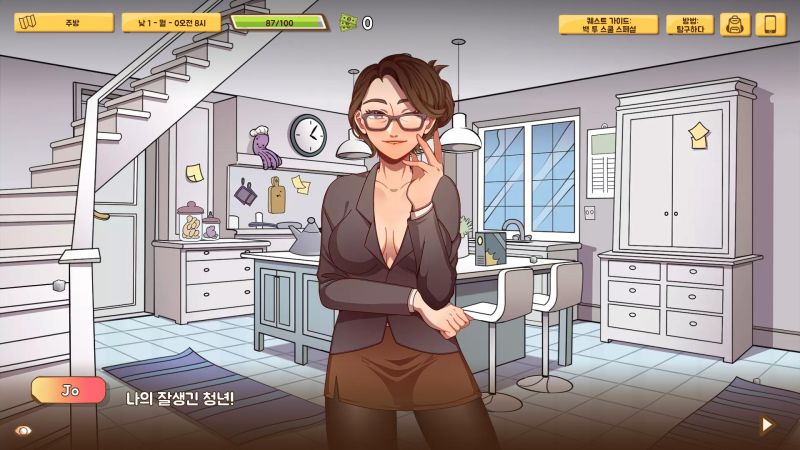Open the backpack inventory
The height and width of the screenshot is (450, 800).
[x=735, y=24]
